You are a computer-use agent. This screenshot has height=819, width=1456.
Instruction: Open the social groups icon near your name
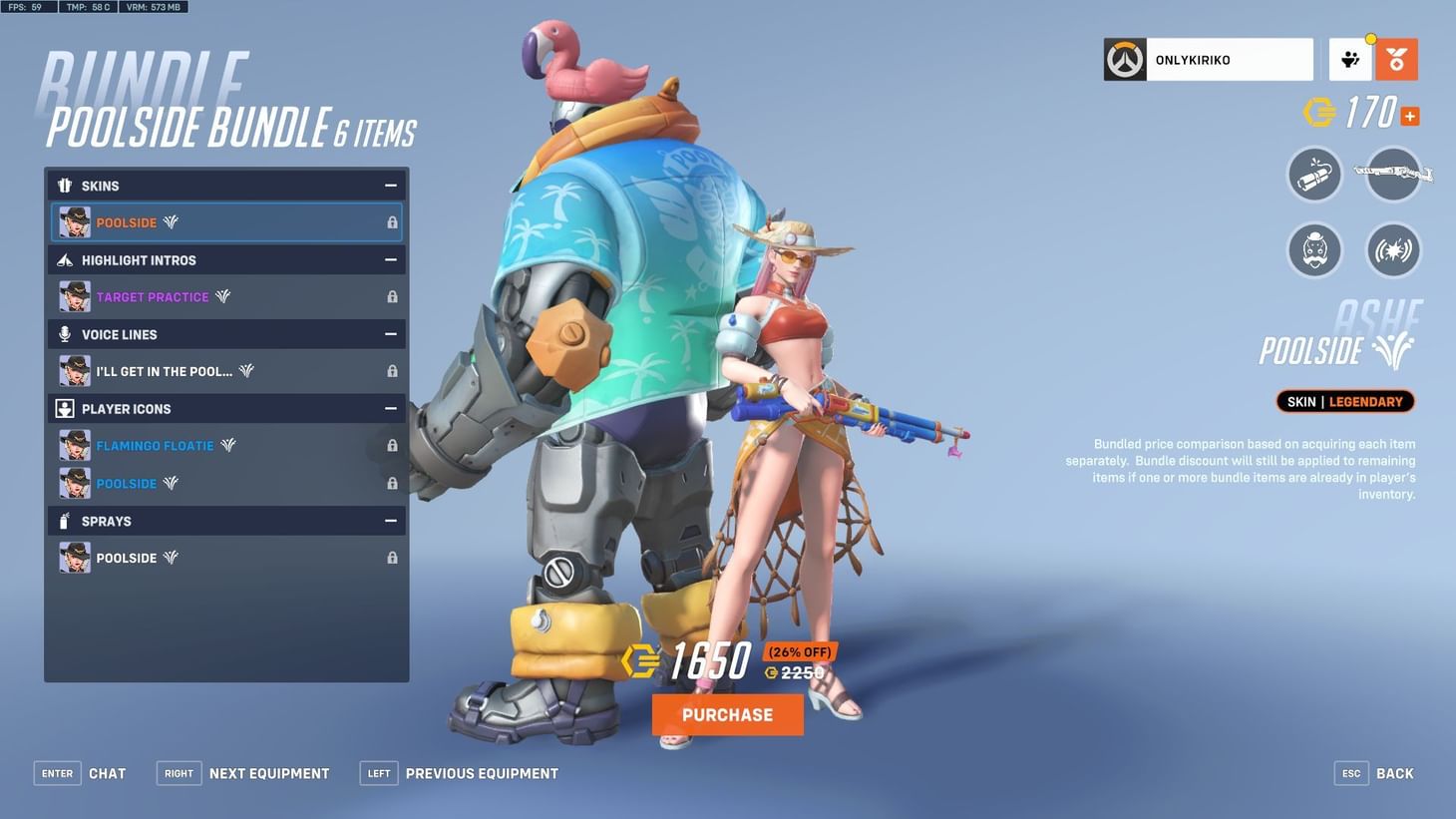pyautogui.click(x=1351, y=59)
